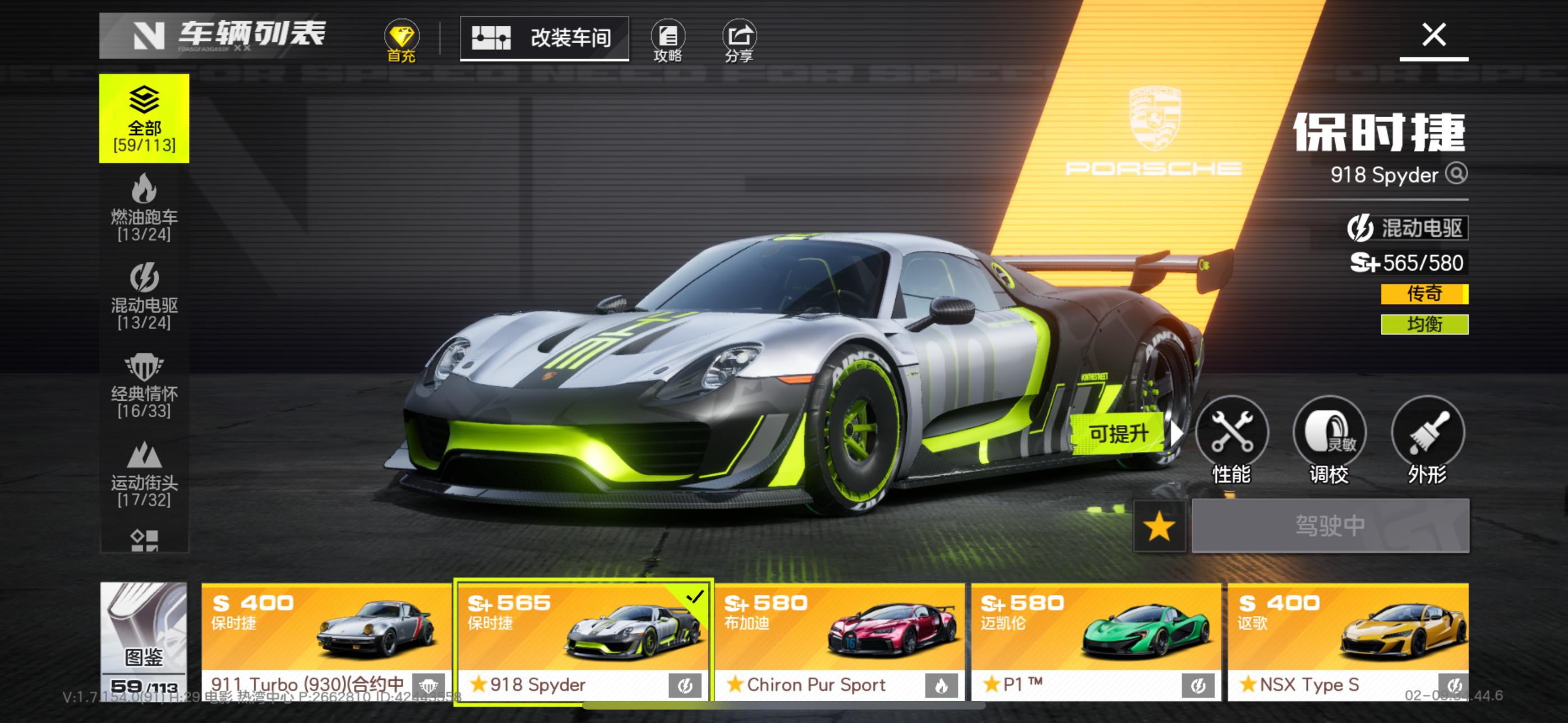Viewport: 1568px width, 723px height.
Task: Choose the Chiron Pur Sport card
Action: click(840, 641)
